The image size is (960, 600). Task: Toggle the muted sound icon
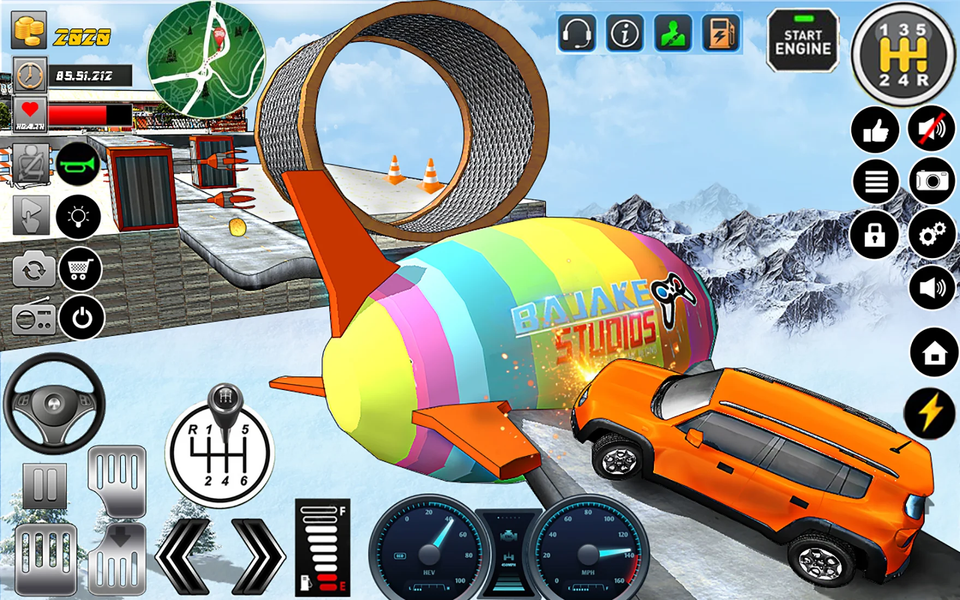[931, 130]
